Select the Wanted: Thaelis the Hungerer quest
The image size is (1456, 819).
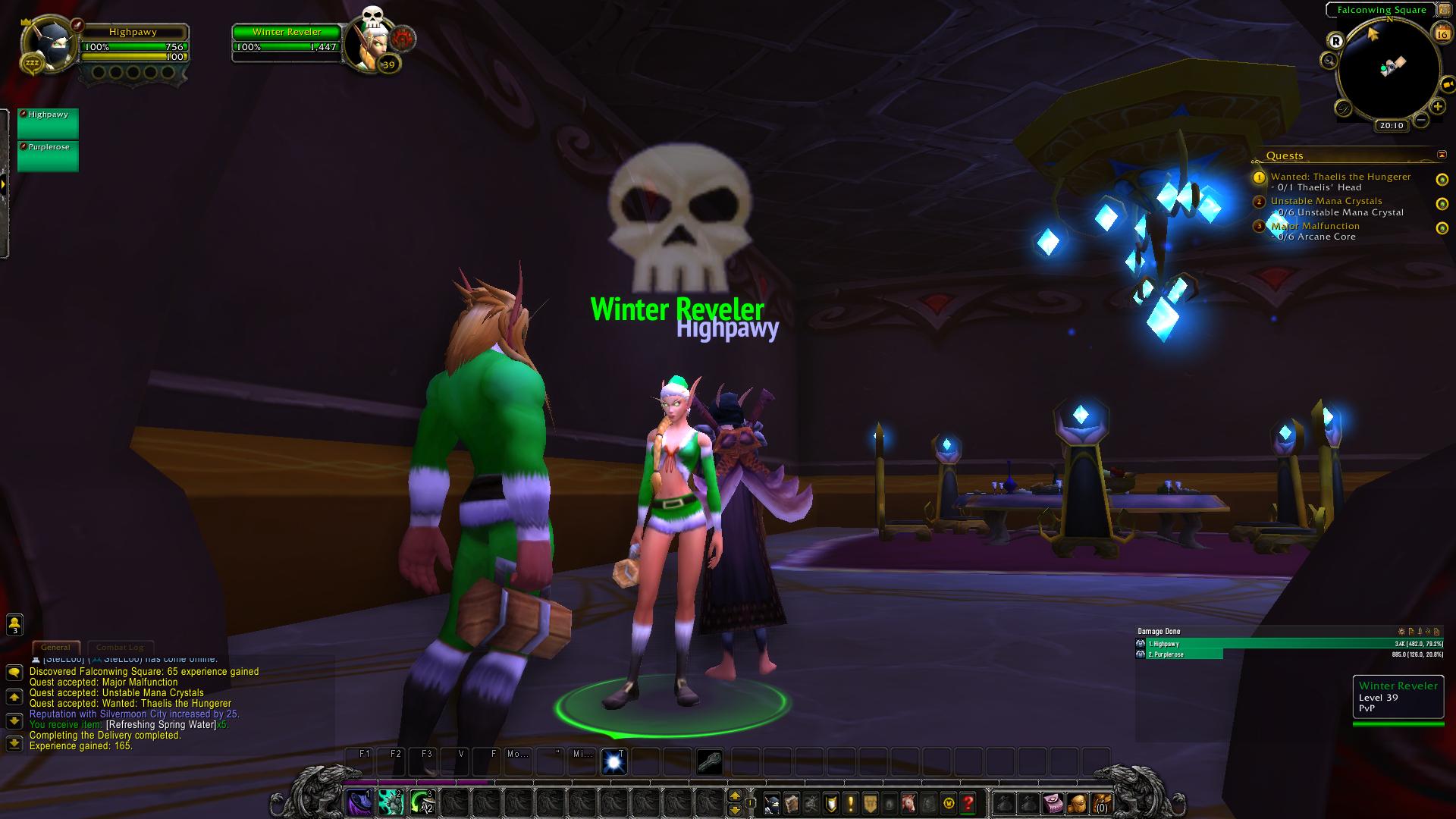click(x=1340, y=177)
